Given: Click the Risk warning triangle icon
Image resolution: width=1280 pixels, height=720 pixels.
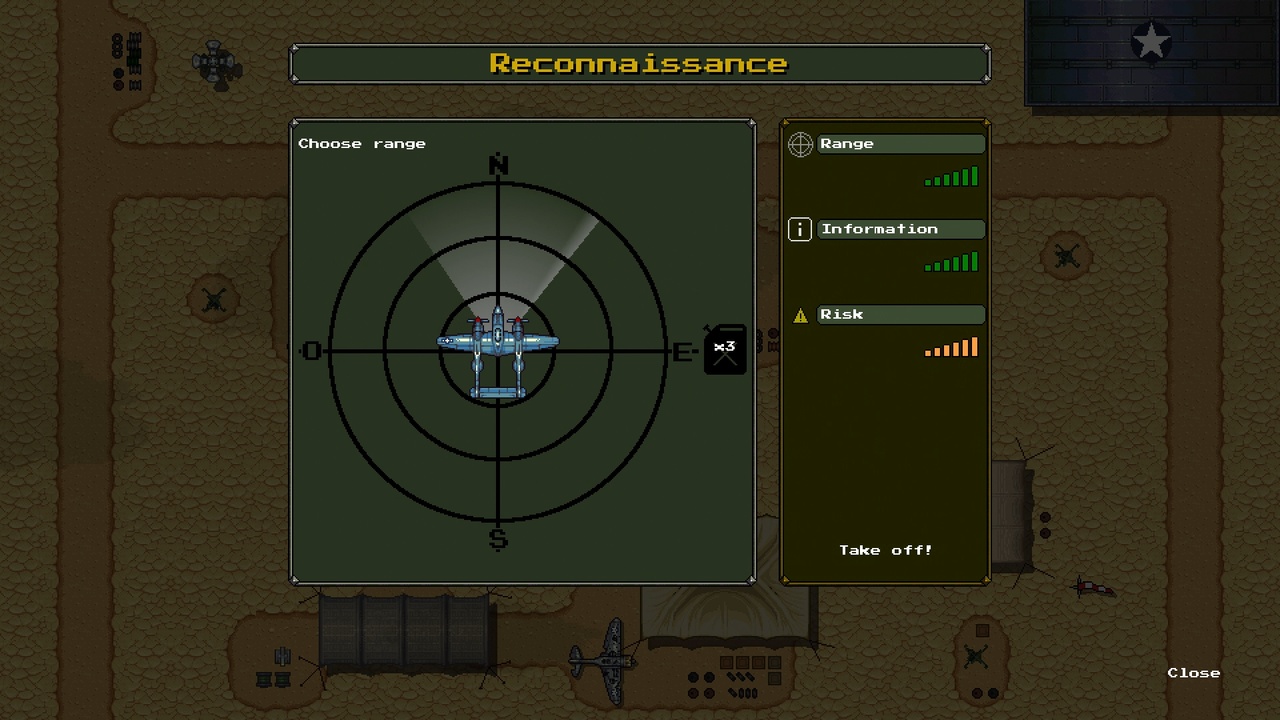Looking at the screenshot, I should click(x=799, y=314).
